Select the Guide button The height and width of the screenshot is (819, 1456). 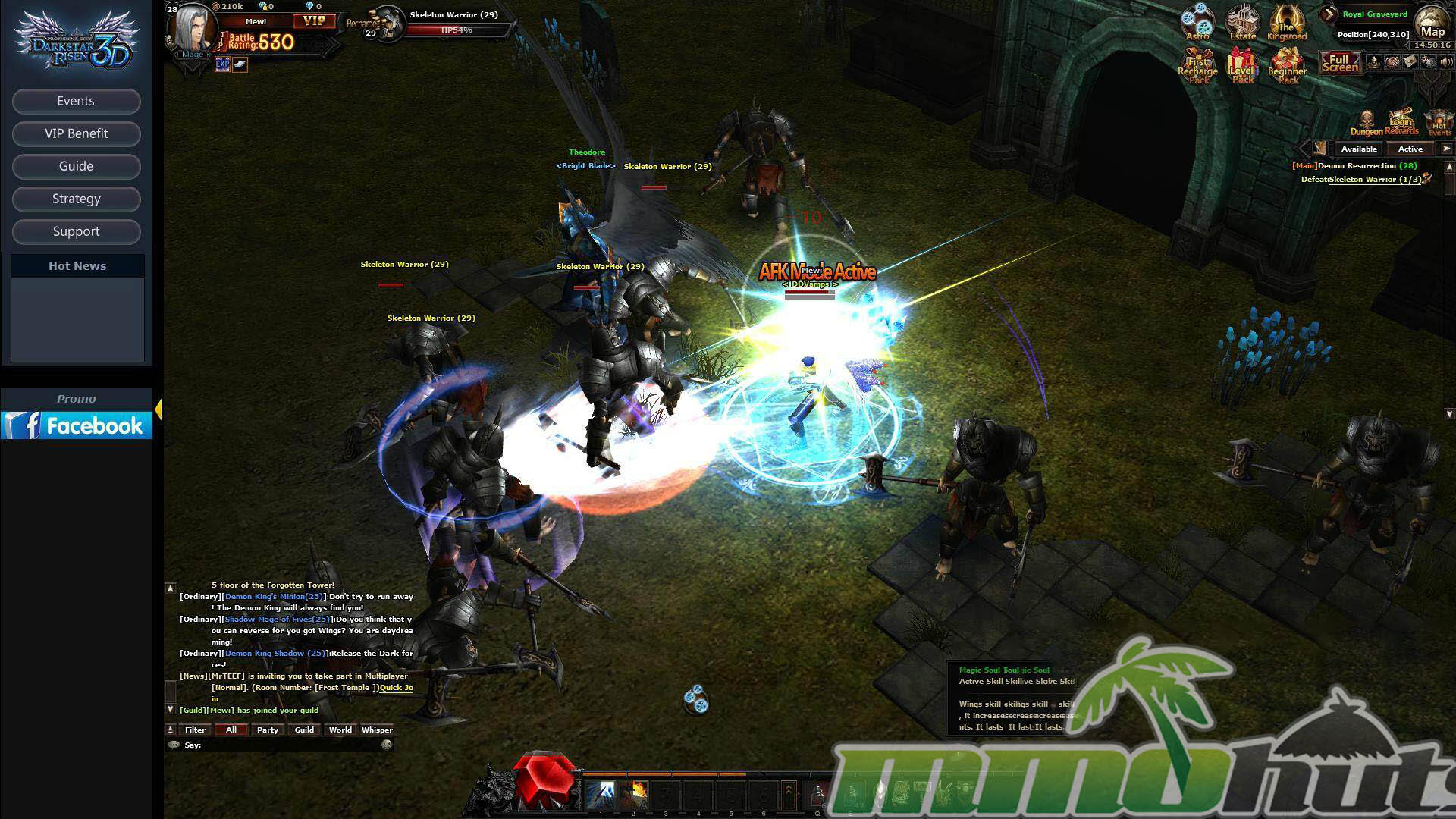pyautogui.click(x=76, y=167)
